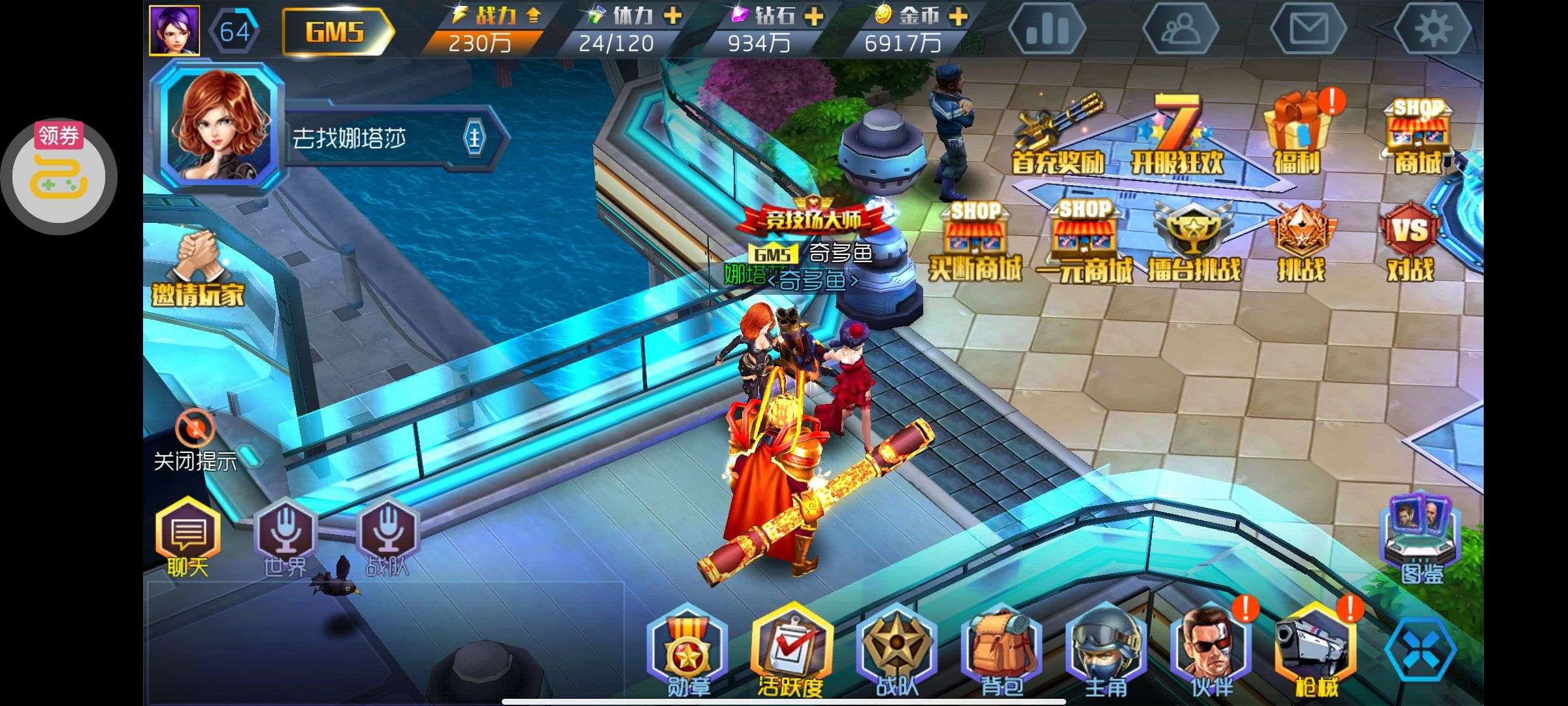Open the settings gear icon
The width and height of the screenshot is (1568, 706).
(x=1432, y=29)
